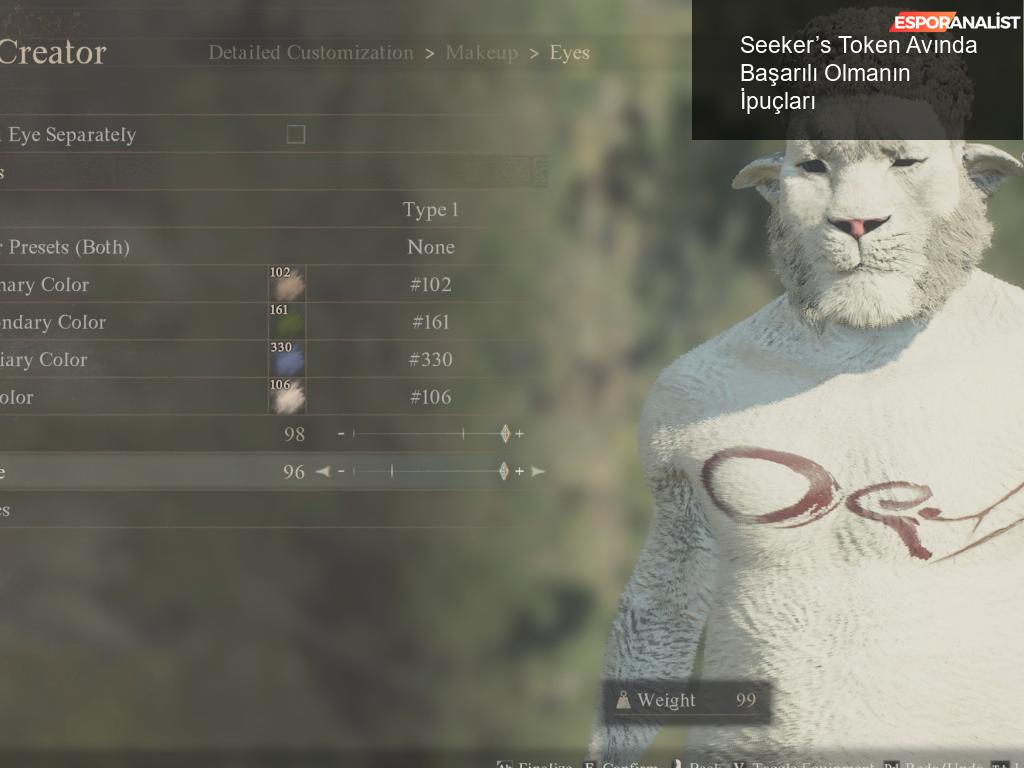
Task: Open the Seeker's Token article overlay
Action: click(858, 73)
